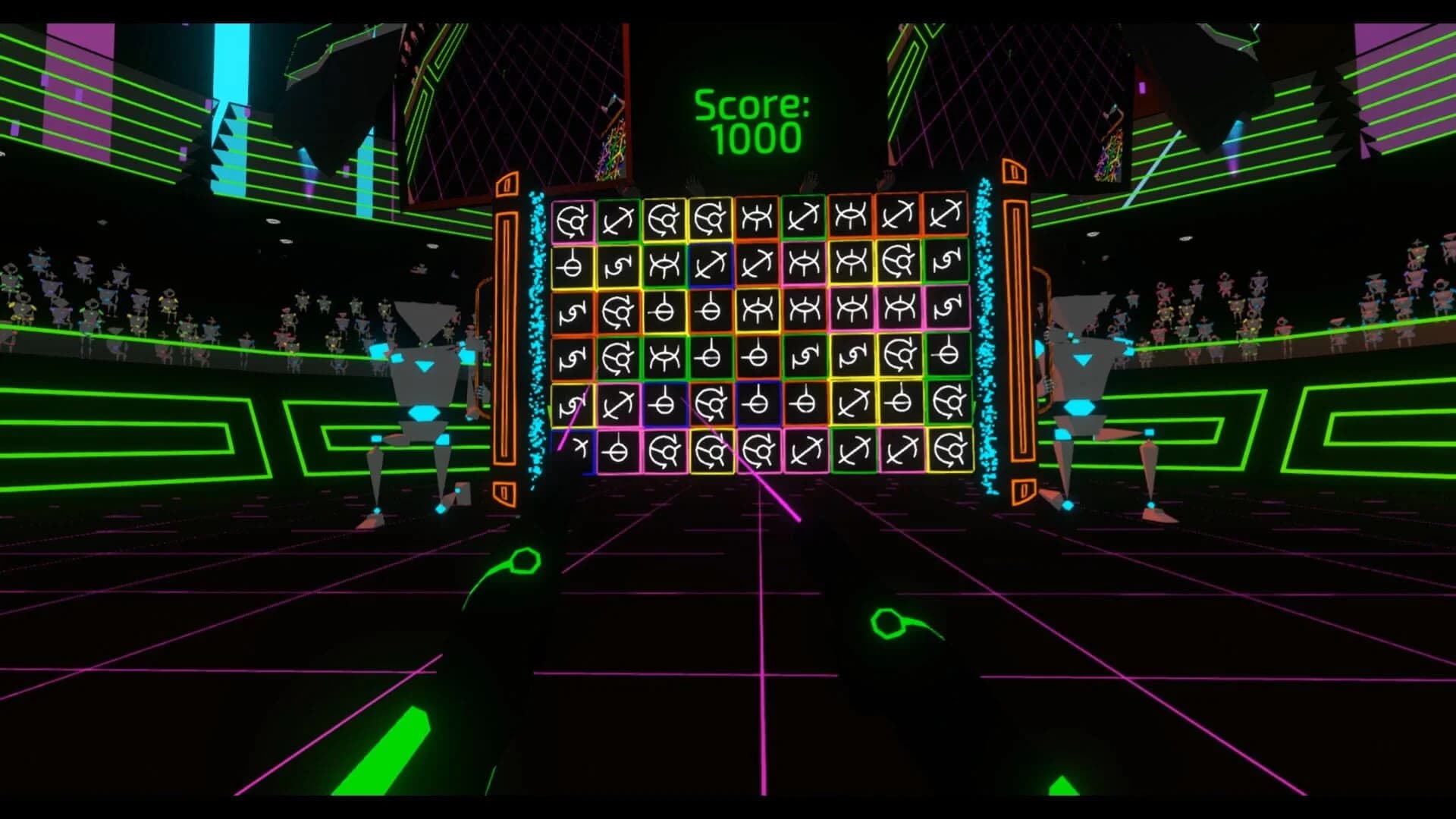Click the blue-bordered crossed-arrows tile in second row
This screenshot has height=819, width=1456.
tap(713, 265)
